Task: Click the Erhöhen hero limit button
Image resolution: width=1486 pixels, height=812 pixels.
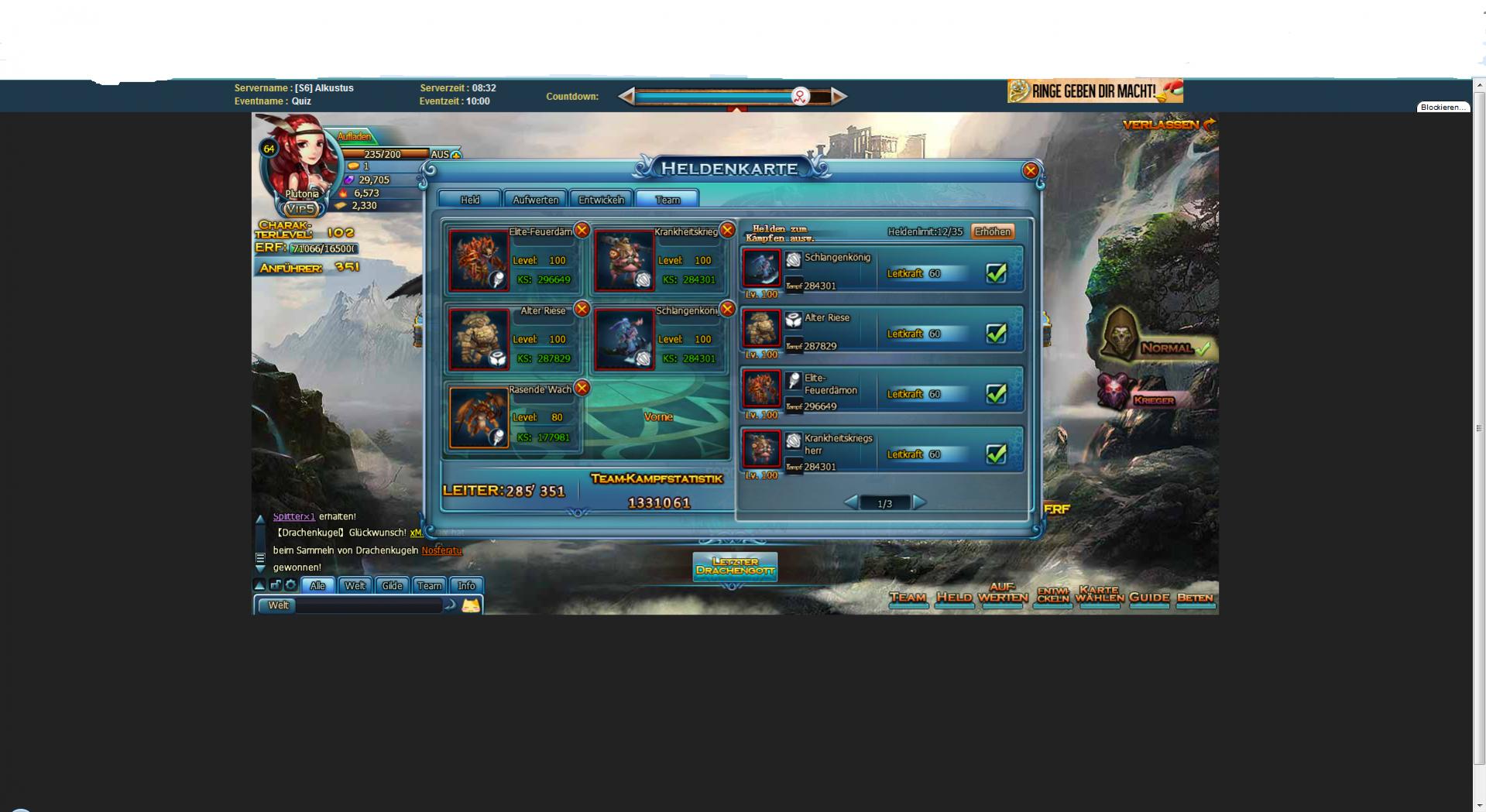Action: pos(992,231)
